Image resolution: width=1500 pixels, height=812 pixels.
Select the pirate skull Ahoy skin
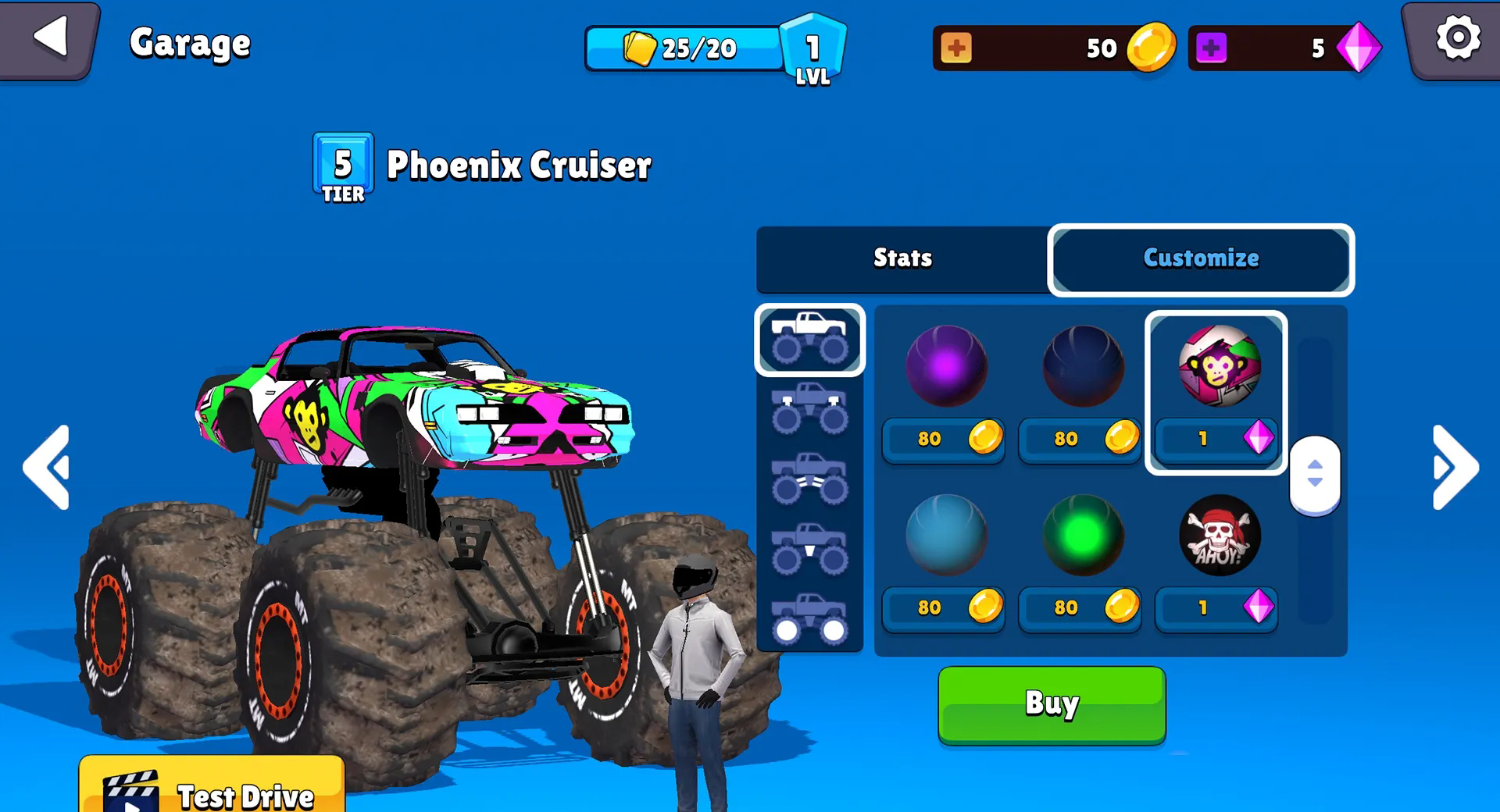click(1218, 536)
